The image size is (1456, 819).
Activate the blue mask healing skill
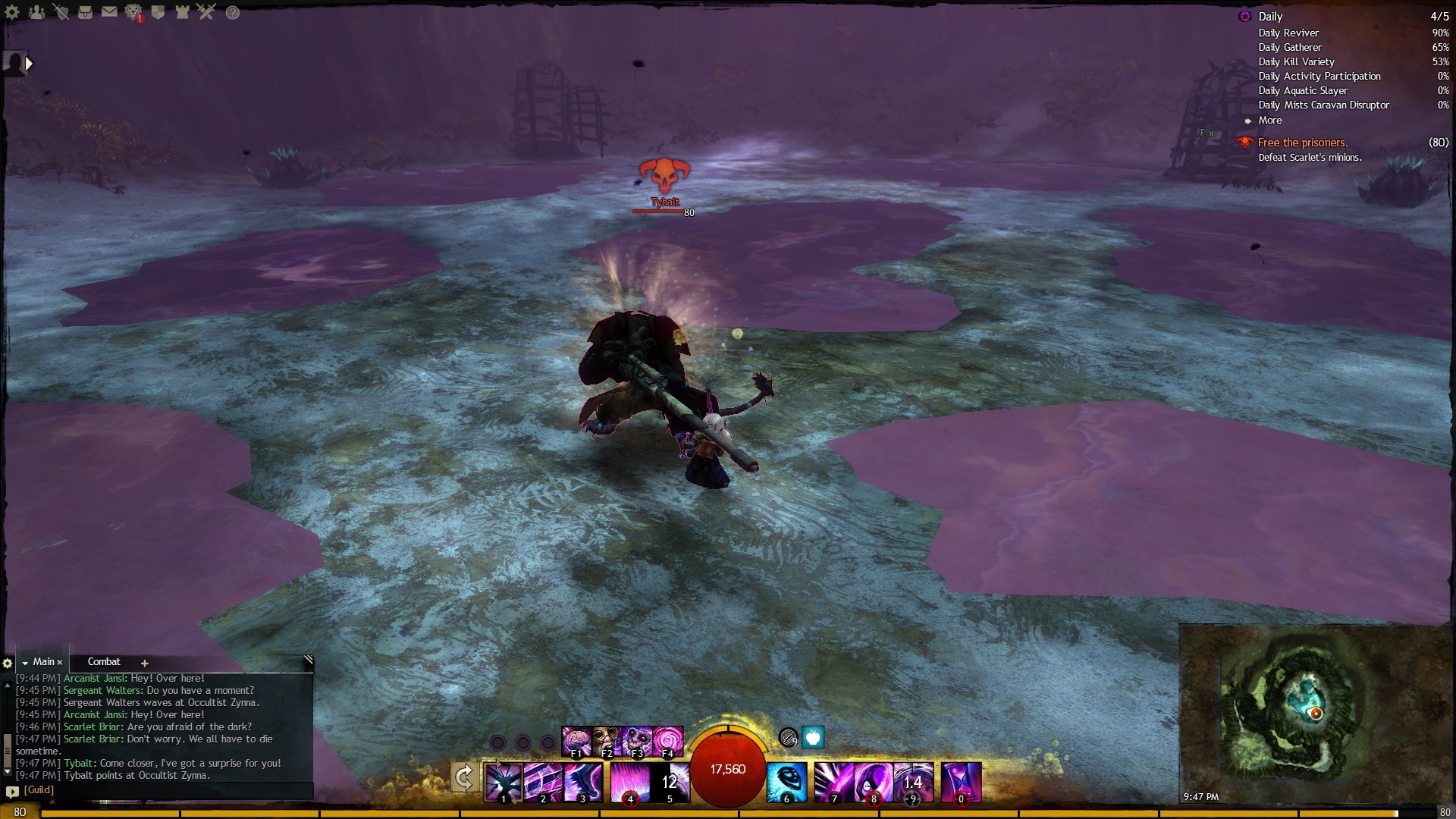786,783
